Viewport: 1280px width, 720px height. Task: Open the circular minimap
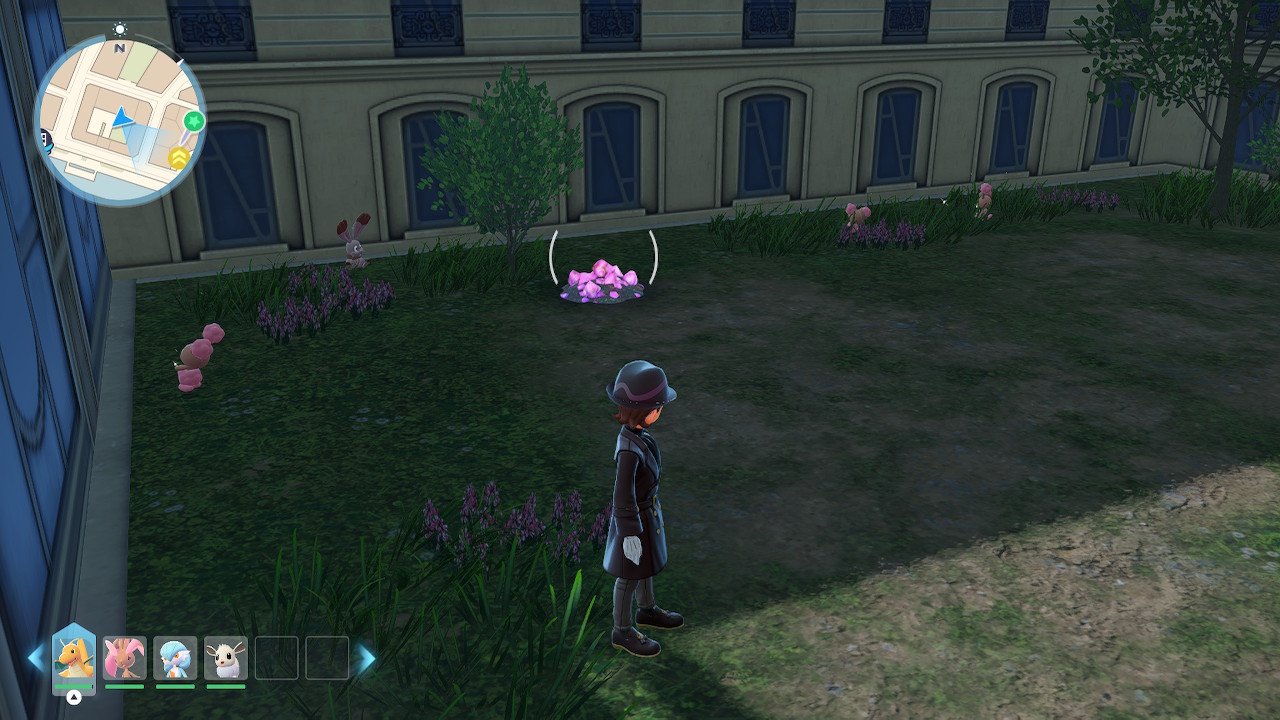(x=120, y=120)
